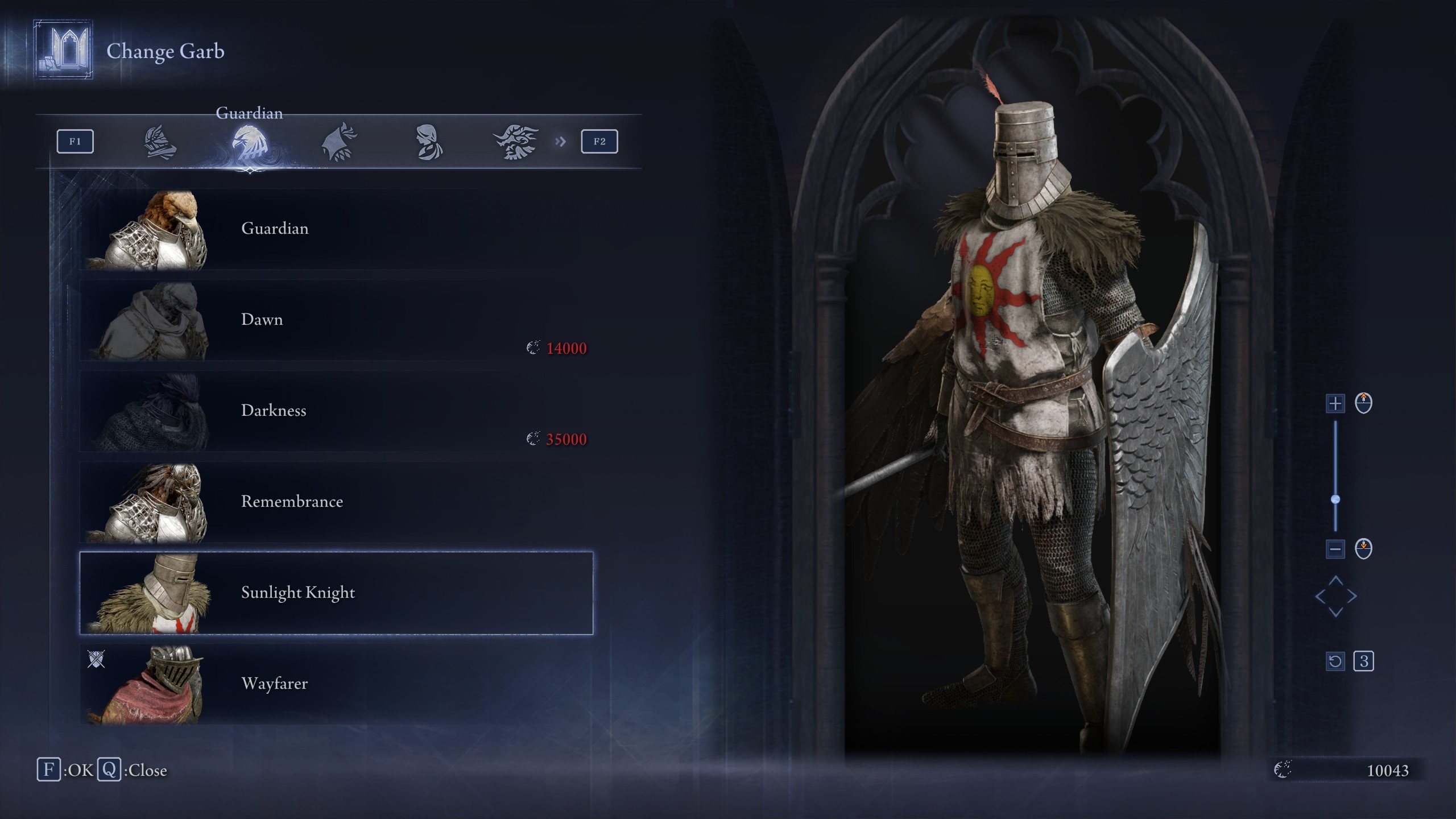The height and width of the screenshot is (819, 1456).
Task: Pick the Darkness garb entry
Action: pos(336,411)
